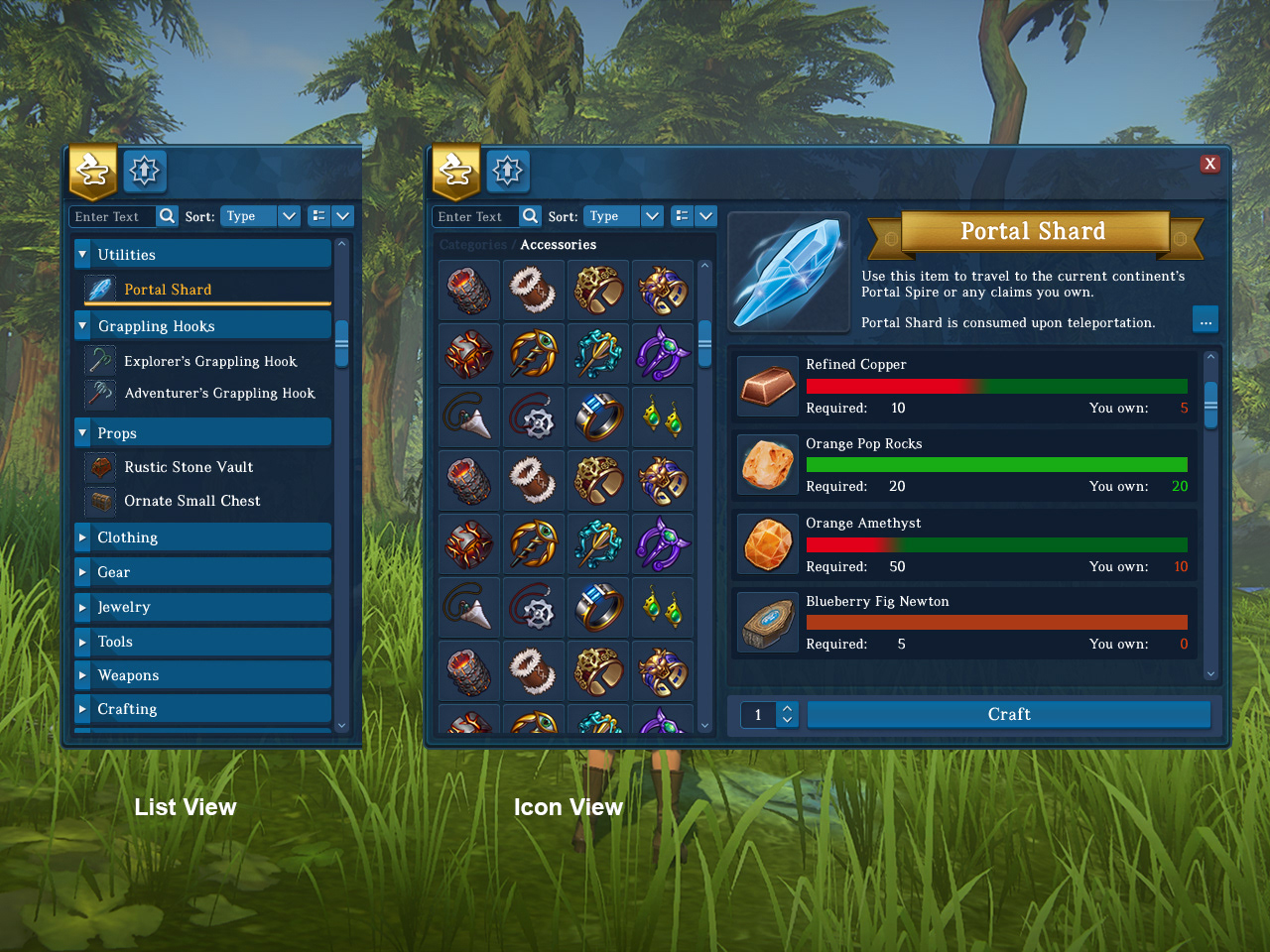Select Explorer's Grappling Hook recipe
1270x952 pixels.
point(209,361)
